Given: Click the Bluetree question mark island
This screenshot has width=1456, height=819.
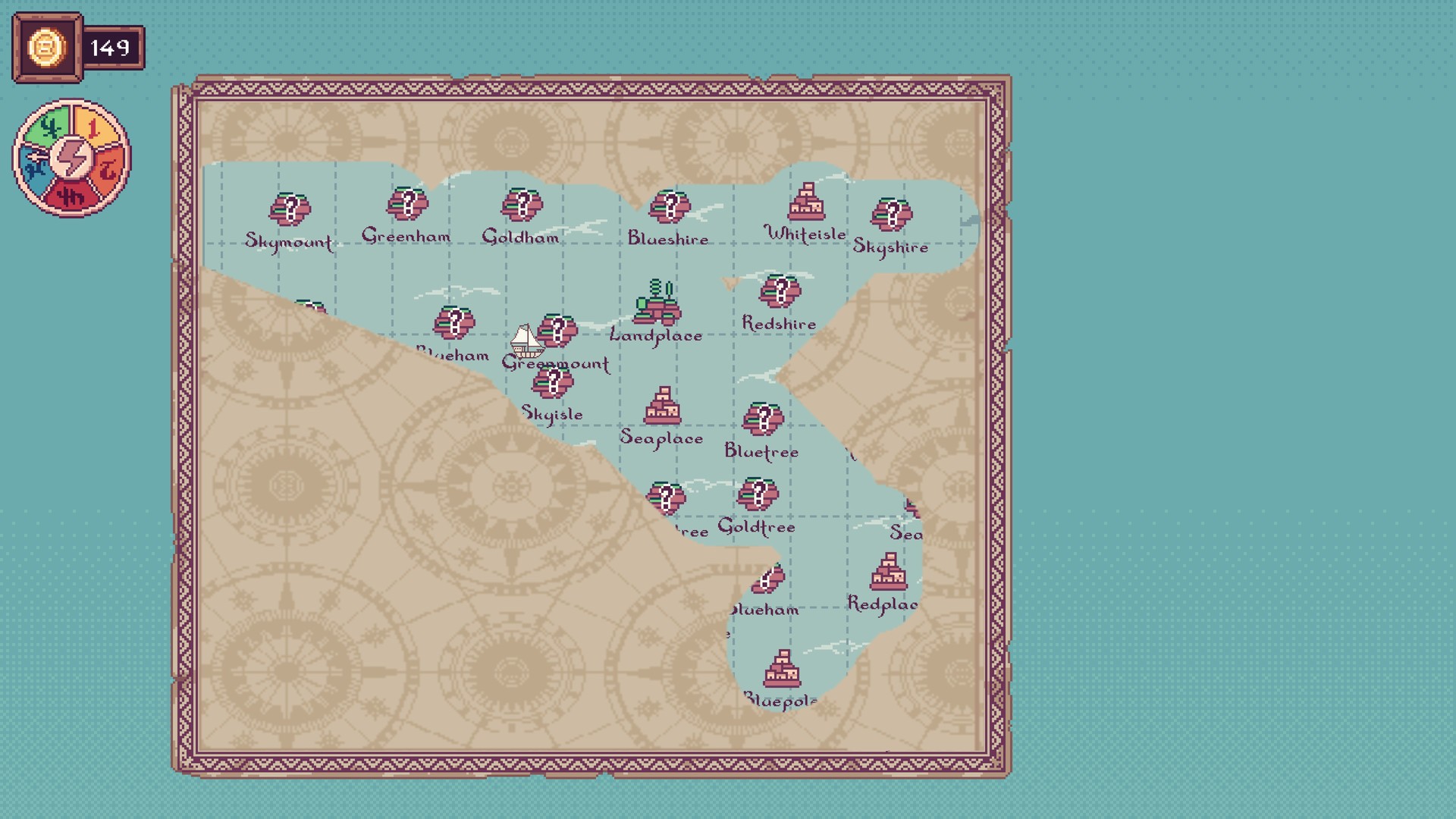Looking at the screenshot, I should 762,416.
